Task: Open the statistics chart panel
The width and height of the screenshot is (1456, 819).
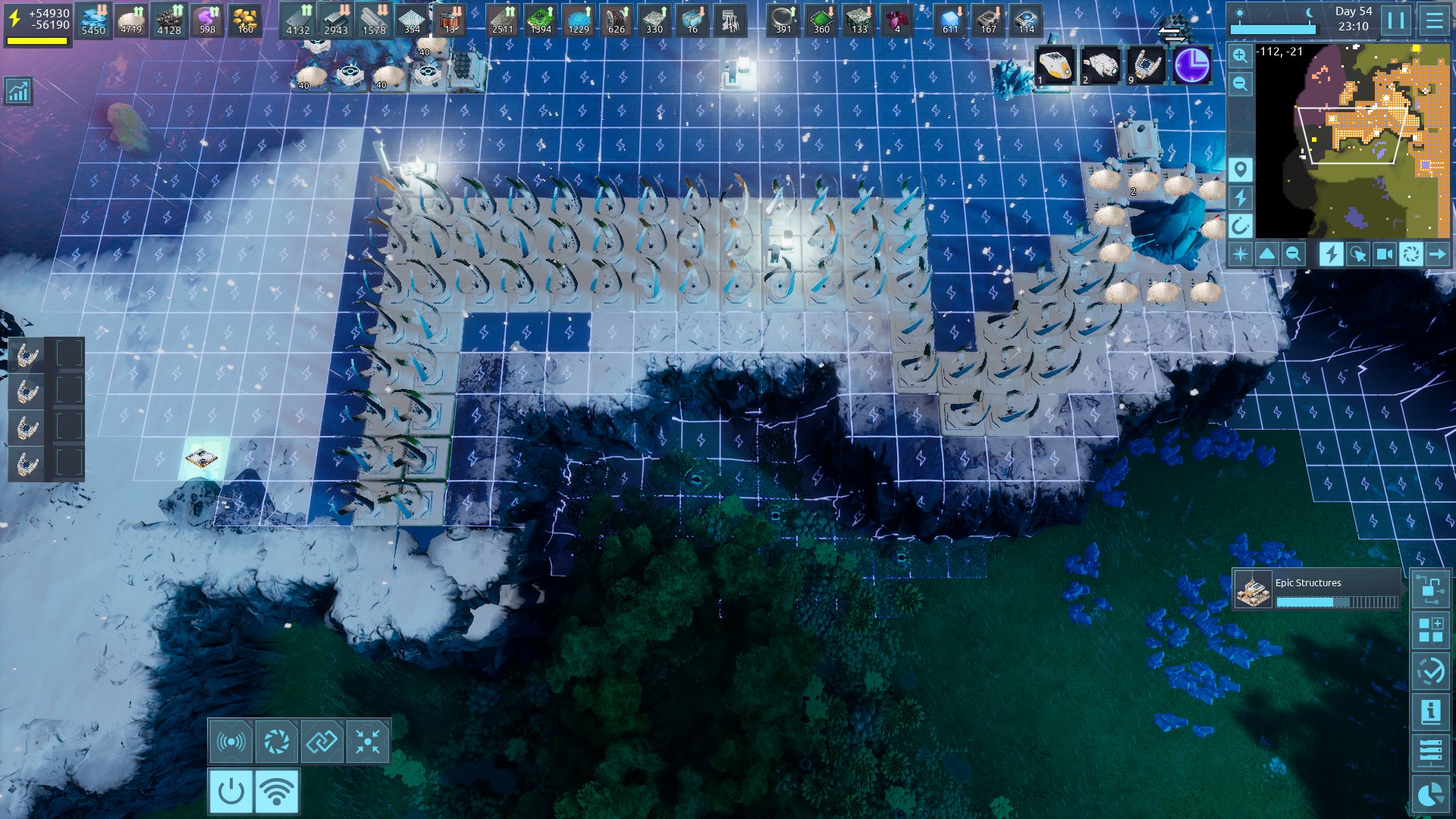Action: tap(17, 91)
